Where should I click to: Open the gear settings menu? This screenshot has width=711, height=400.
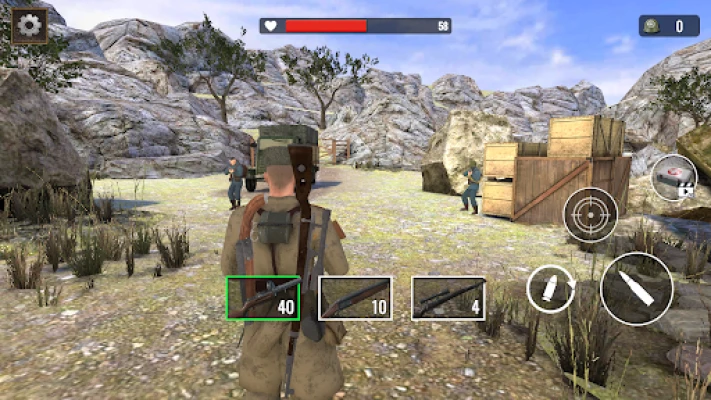[30, 25]
